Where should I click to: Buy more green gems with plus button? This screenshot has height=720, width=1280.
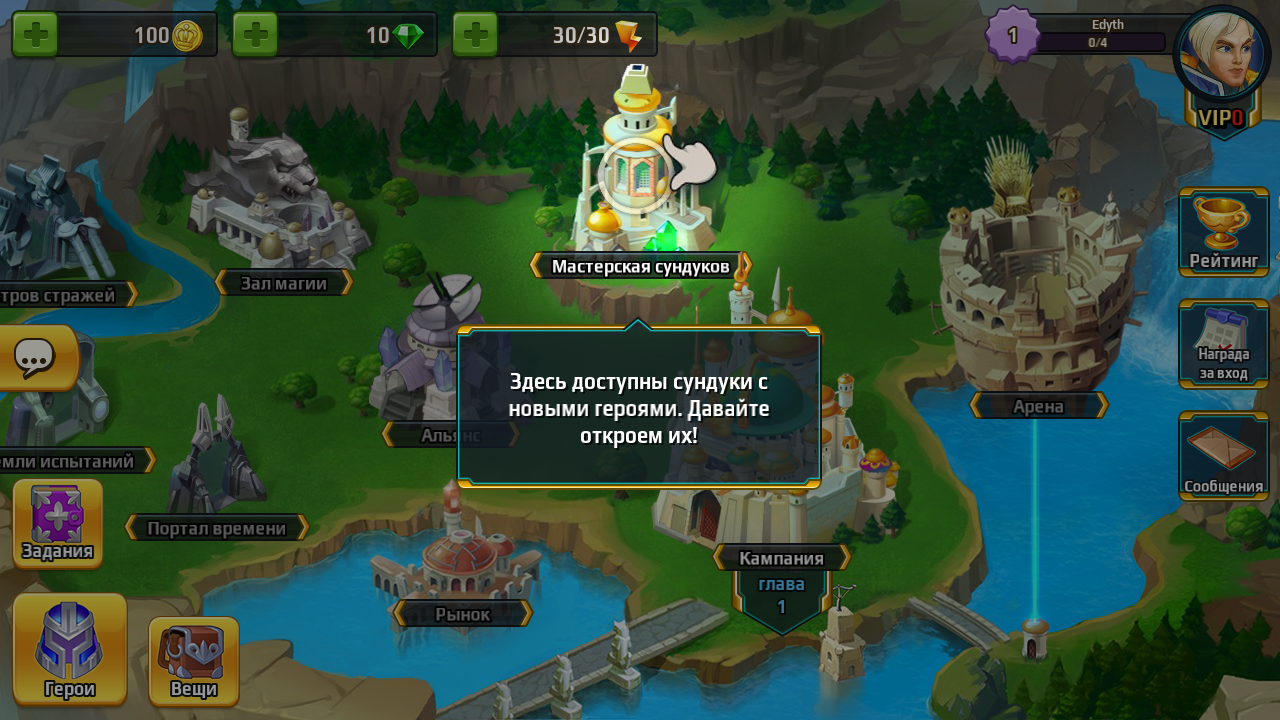[x=255, y=35]
